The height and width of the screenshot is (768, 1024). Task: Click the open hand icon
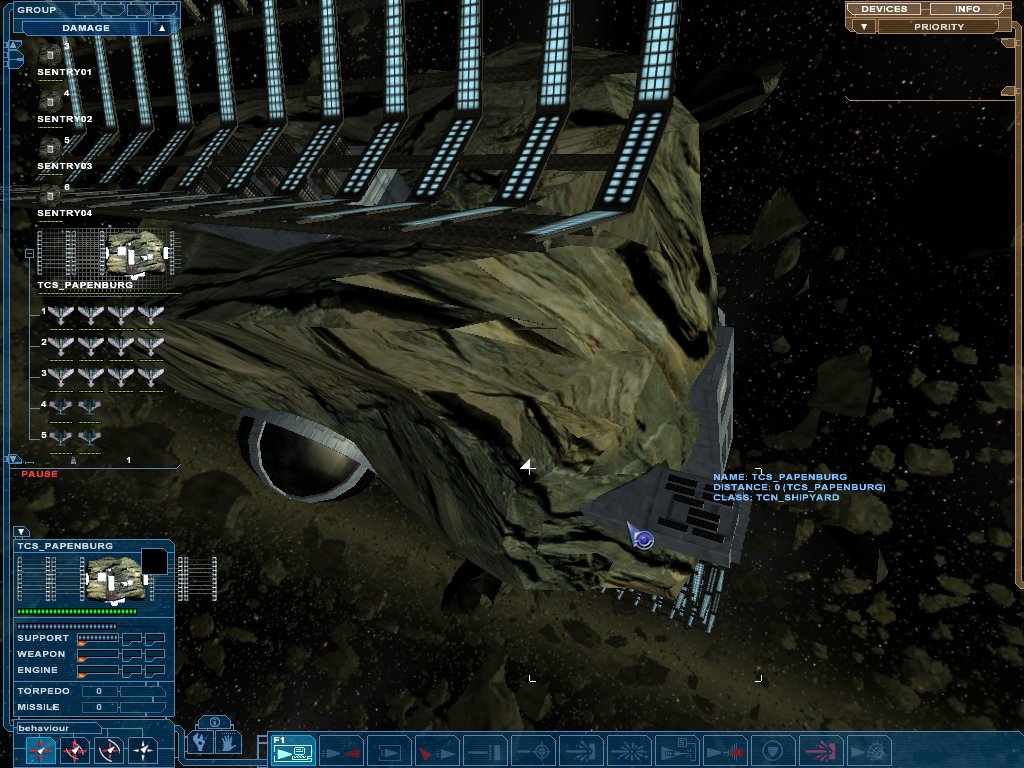click(x=228, y=743)
